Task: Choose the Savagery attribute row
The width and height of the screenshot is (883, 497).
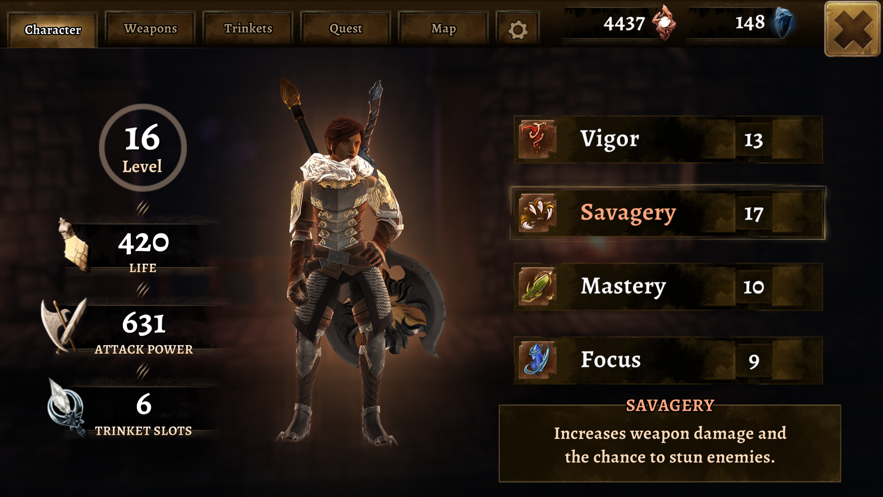Action: pyautogui.click(x=668, y=213)
